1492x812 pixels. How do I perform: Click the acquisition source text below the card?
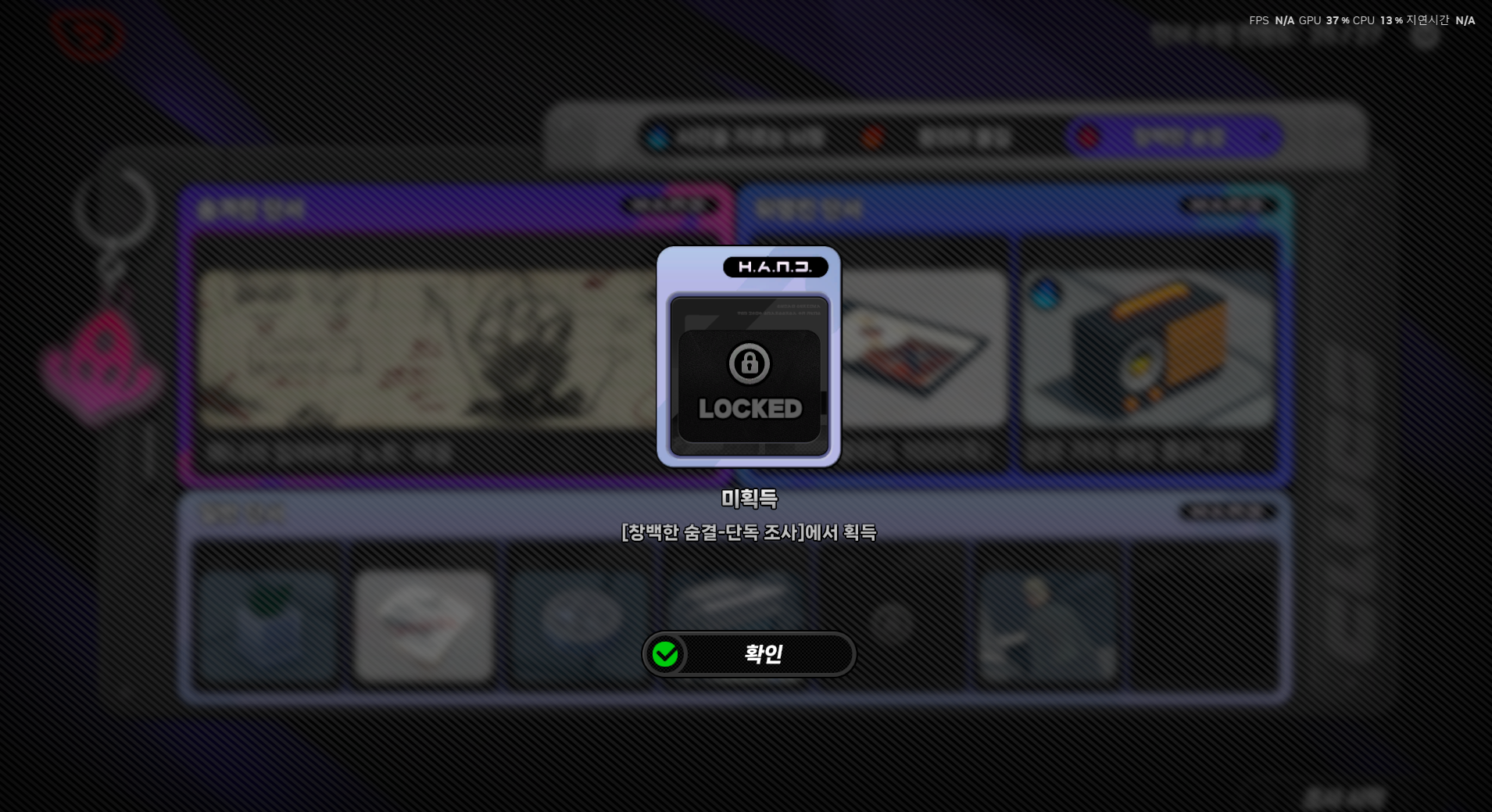pos(748,533)
